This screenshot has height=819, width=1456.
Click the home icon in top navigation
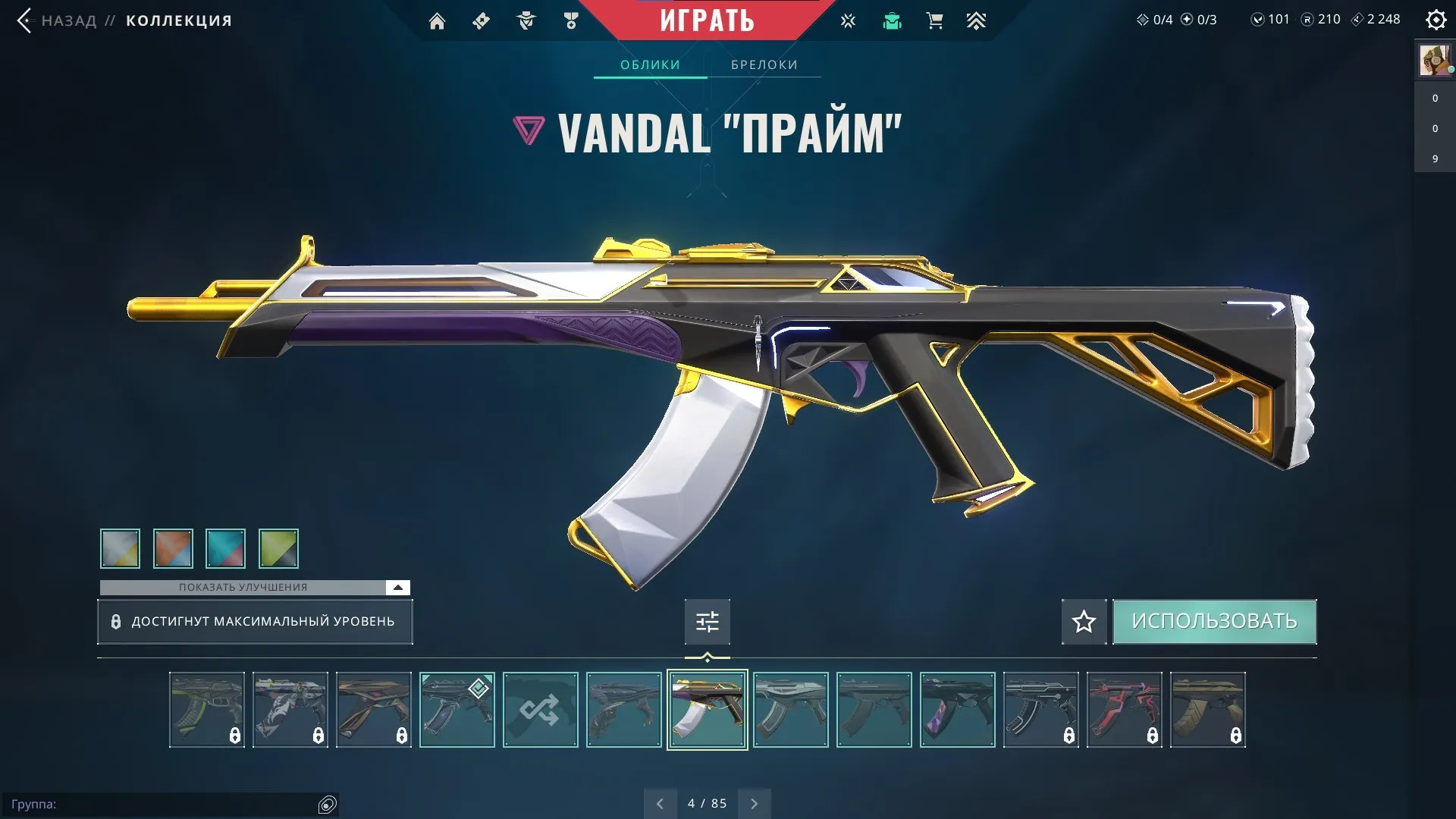(438, 20)
